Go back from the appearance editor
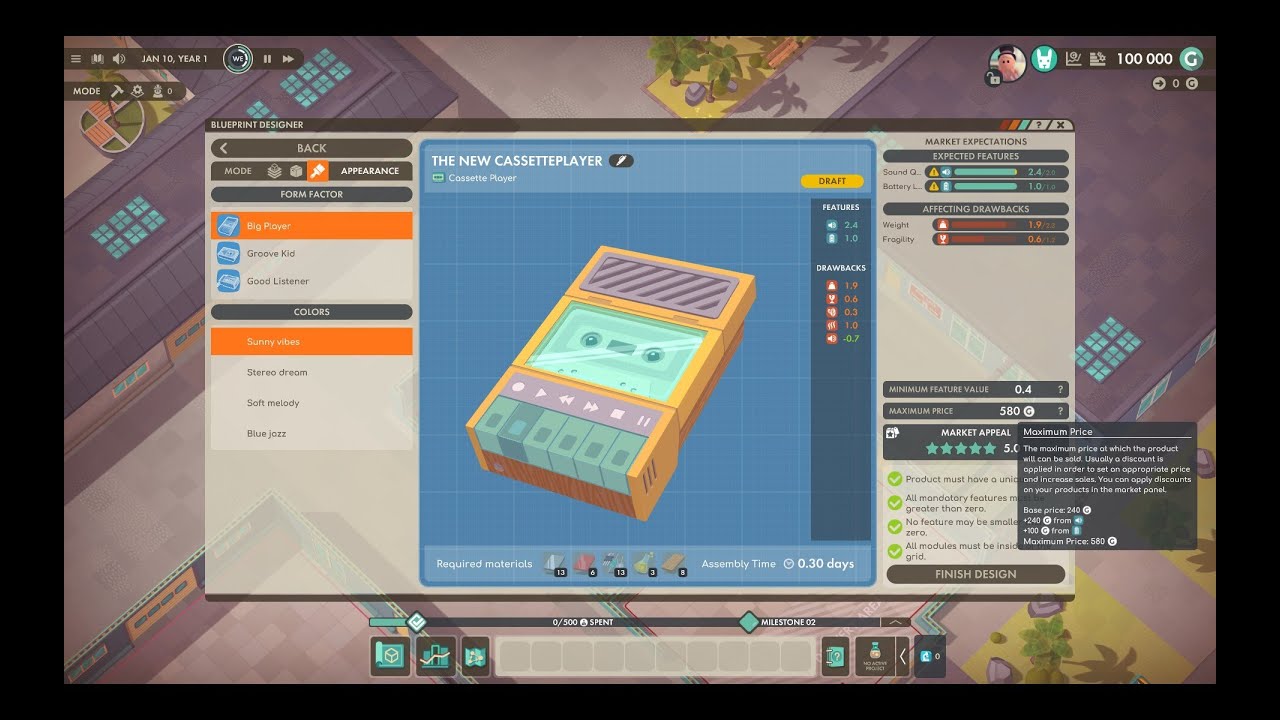 (x=311, y=148)
